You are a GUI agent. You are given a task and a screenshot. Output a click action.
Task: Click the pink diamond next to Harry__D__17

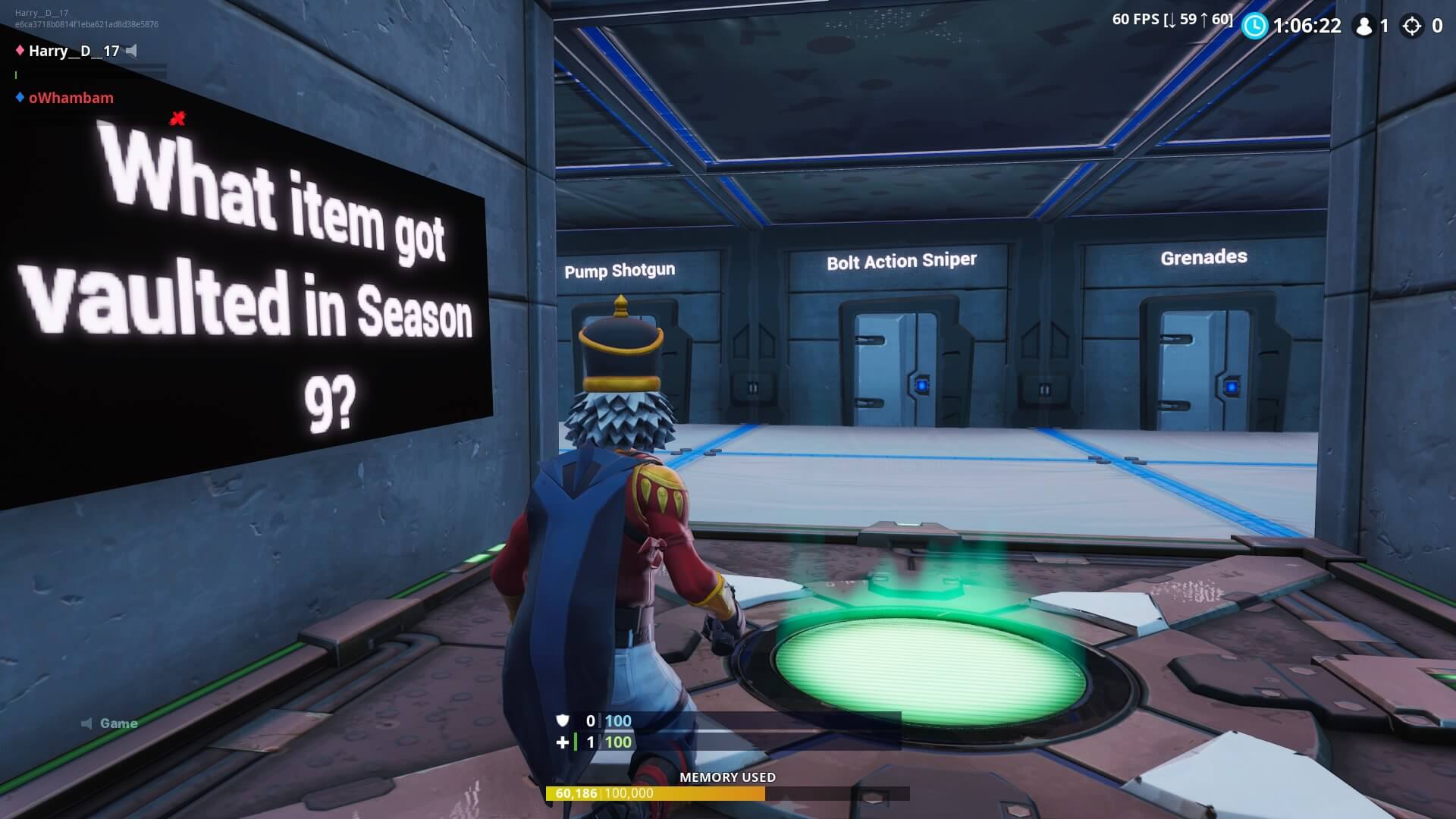click(20, 50)
